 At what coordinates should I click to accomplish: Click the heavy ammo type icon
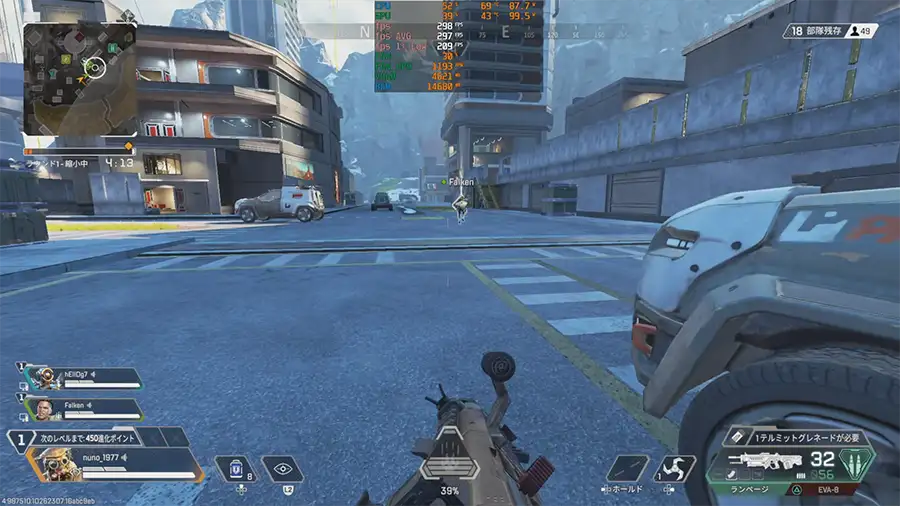(x=856, y=462)
